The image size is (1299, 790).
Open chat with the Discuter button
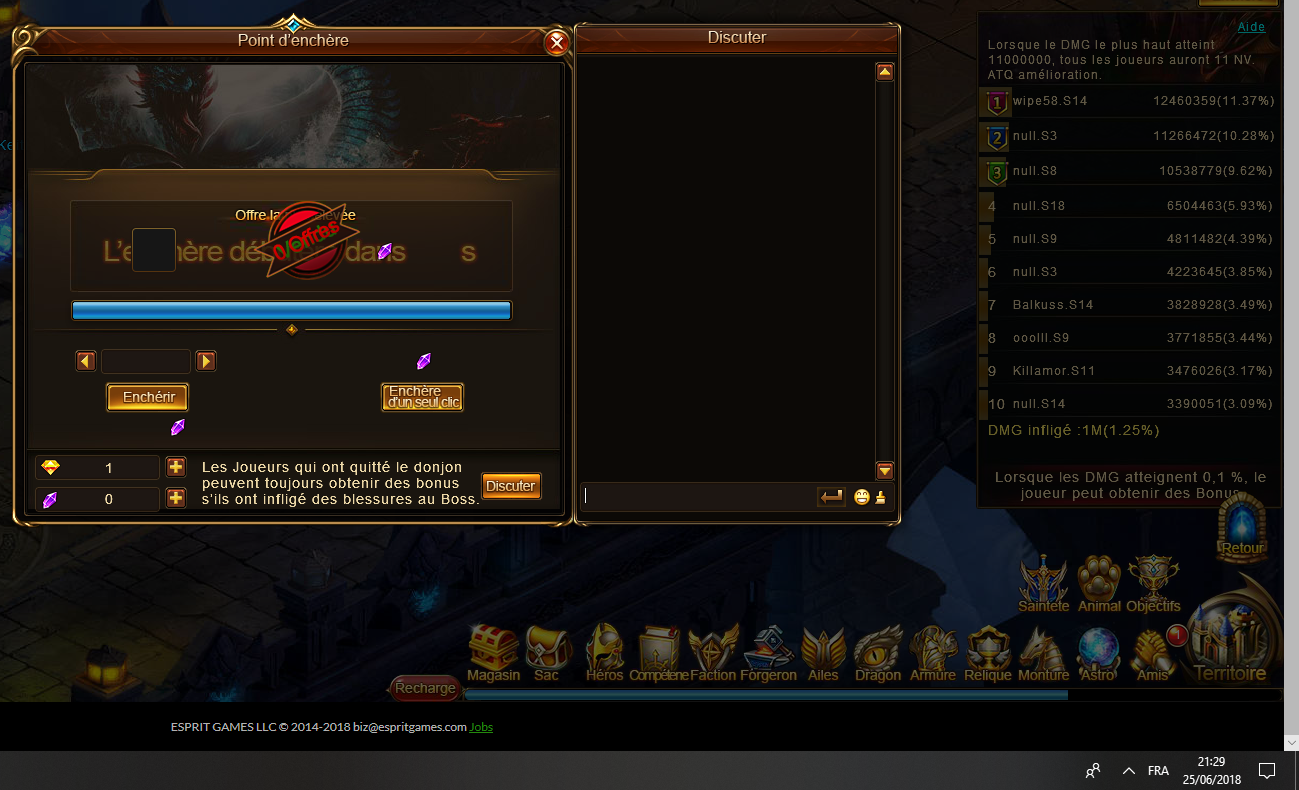pyautogui.click(x=511, y=486)
